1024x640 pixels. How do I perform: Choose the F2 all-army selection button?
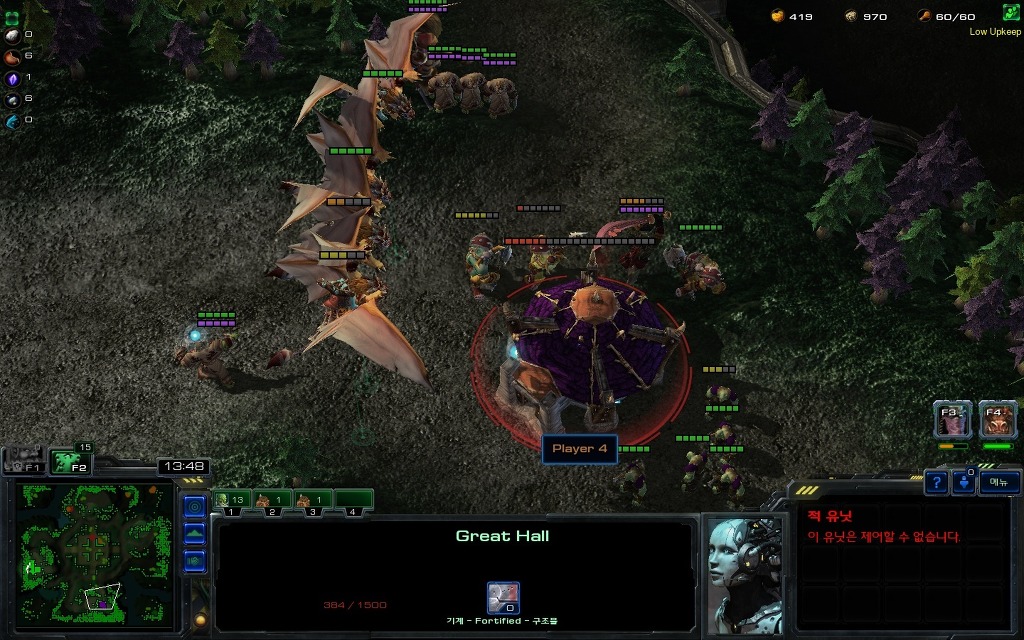click(70, 462)
